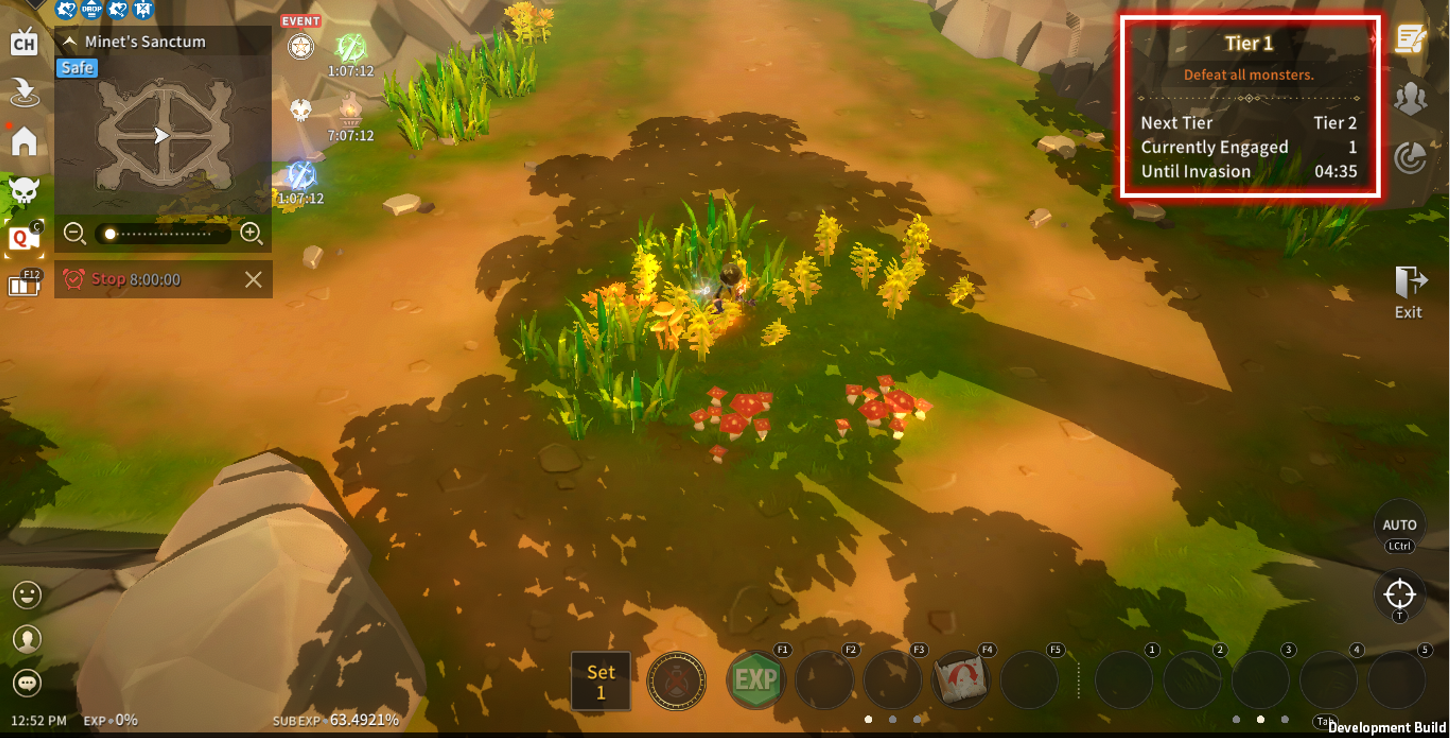Open the CH channel selector

24,43
